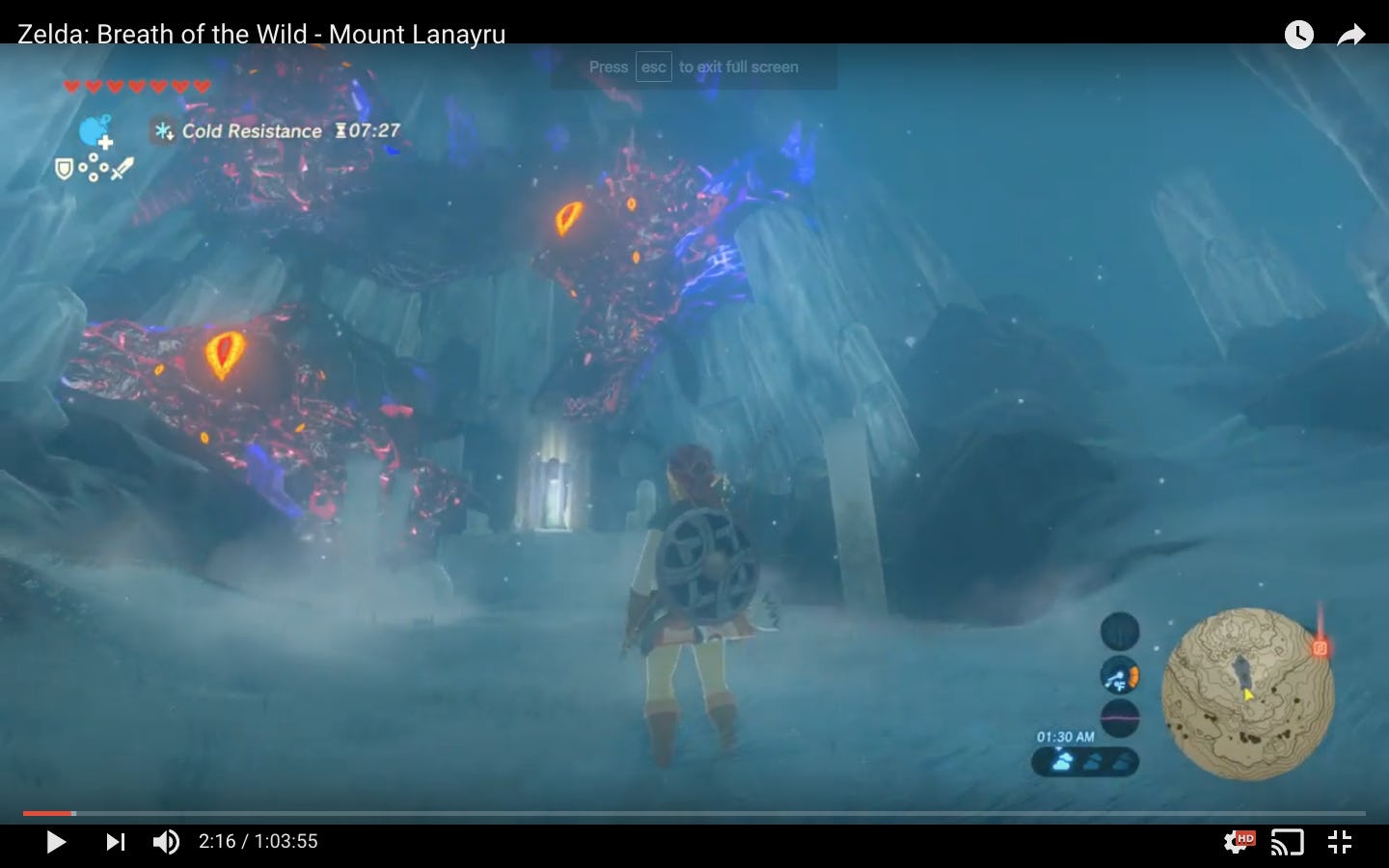
Task: Exit fullscreen using the shrink icon
Action: pos(1340,841)
